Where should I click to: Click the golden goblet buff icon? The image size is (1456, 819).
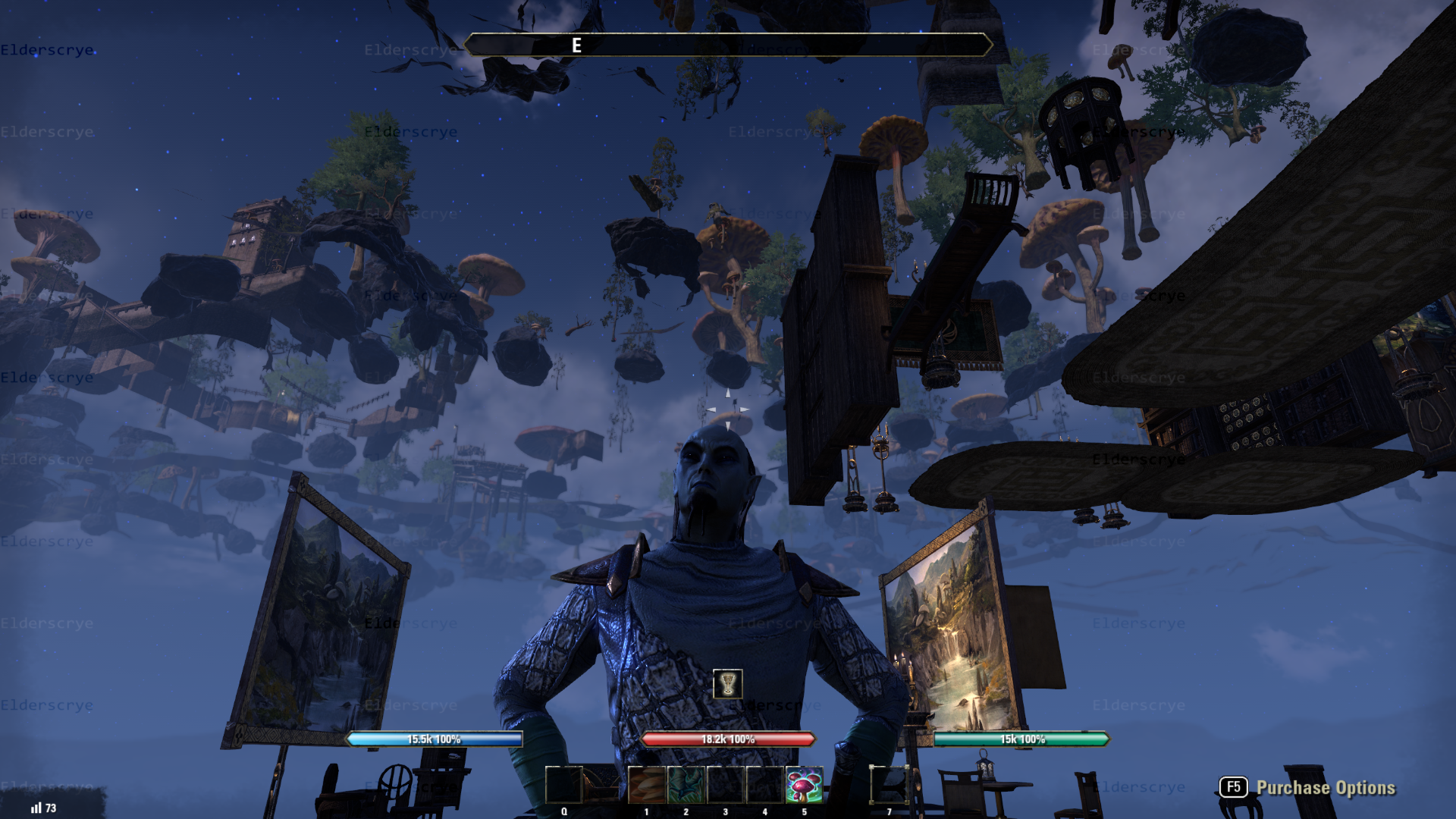click(728, 684)
